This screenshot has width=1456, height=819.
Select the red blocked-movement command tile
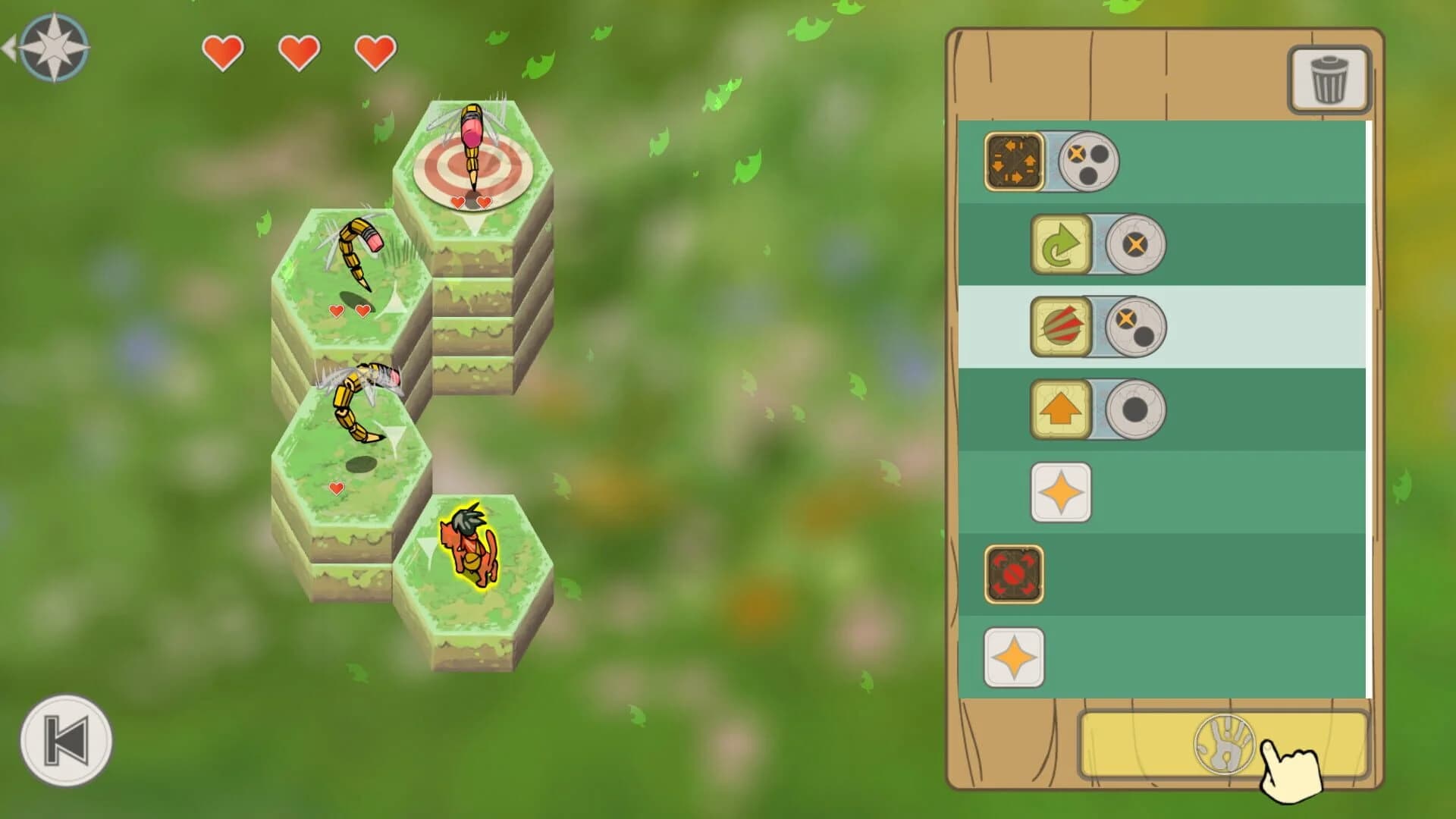(1014, 575)
